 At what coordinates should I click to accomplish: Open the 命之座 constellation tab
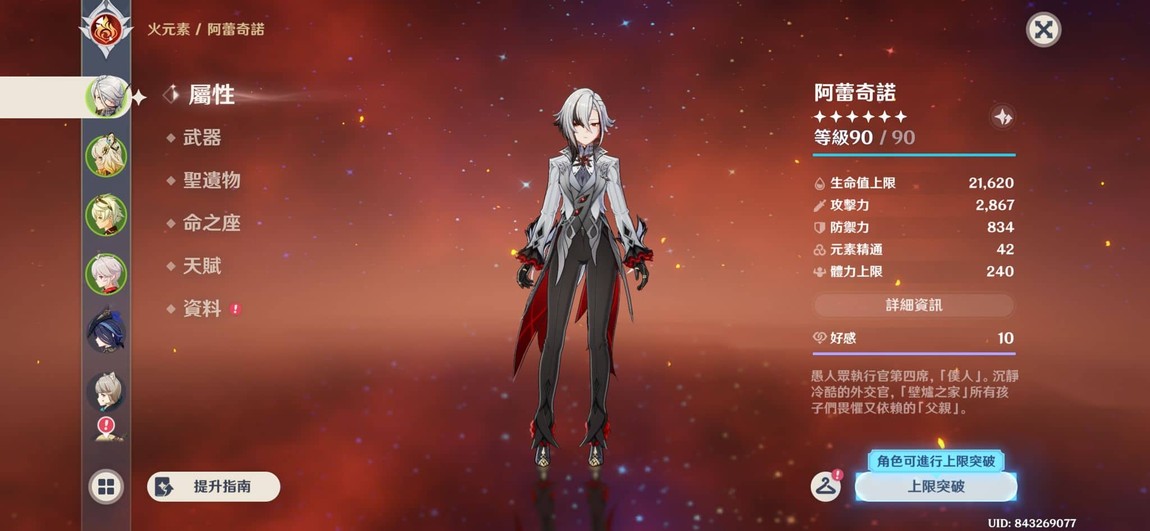[211, 224]
